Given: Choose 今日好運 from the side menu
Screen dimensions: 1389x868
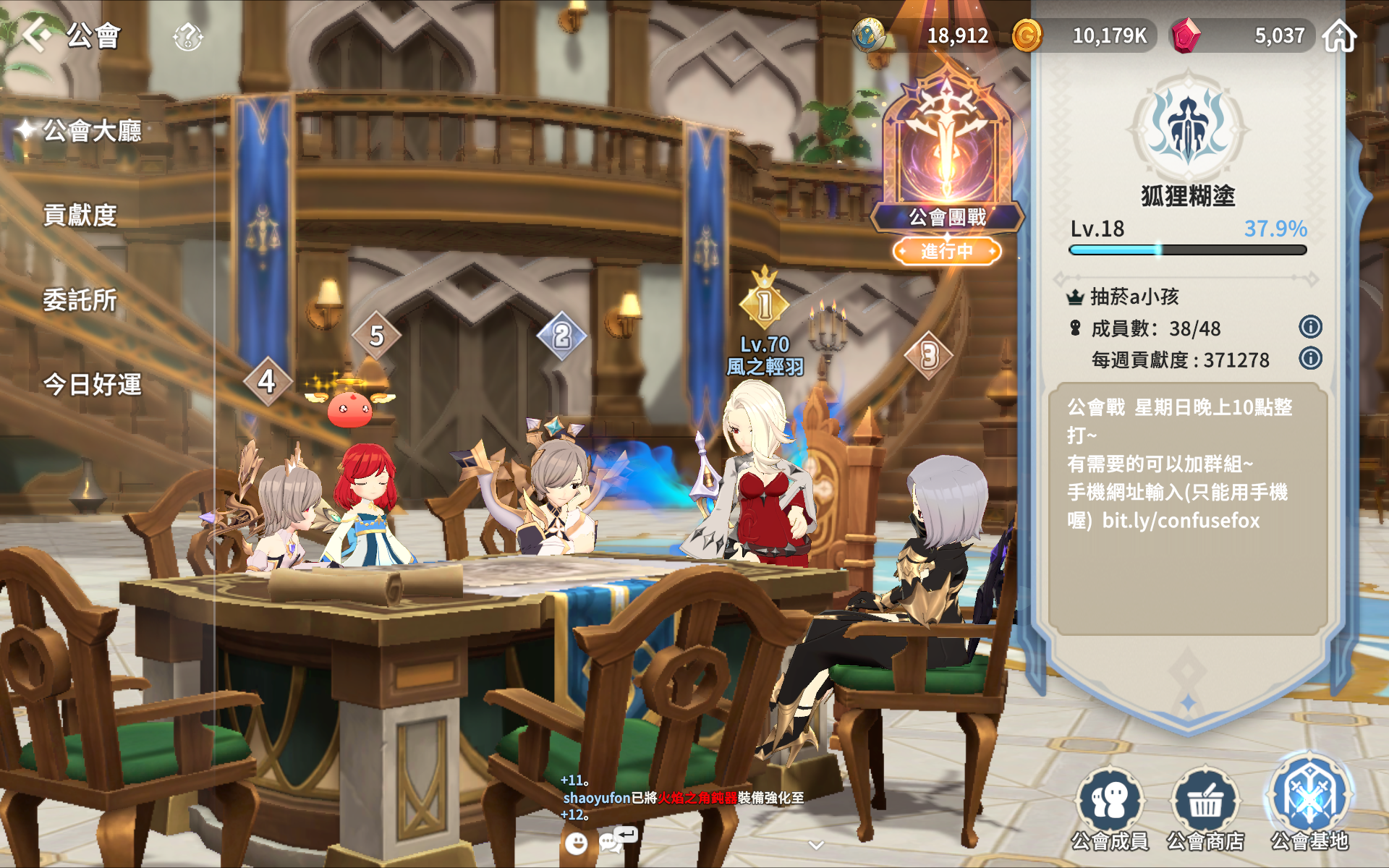Looking at the screenshot, I should 92,384.
